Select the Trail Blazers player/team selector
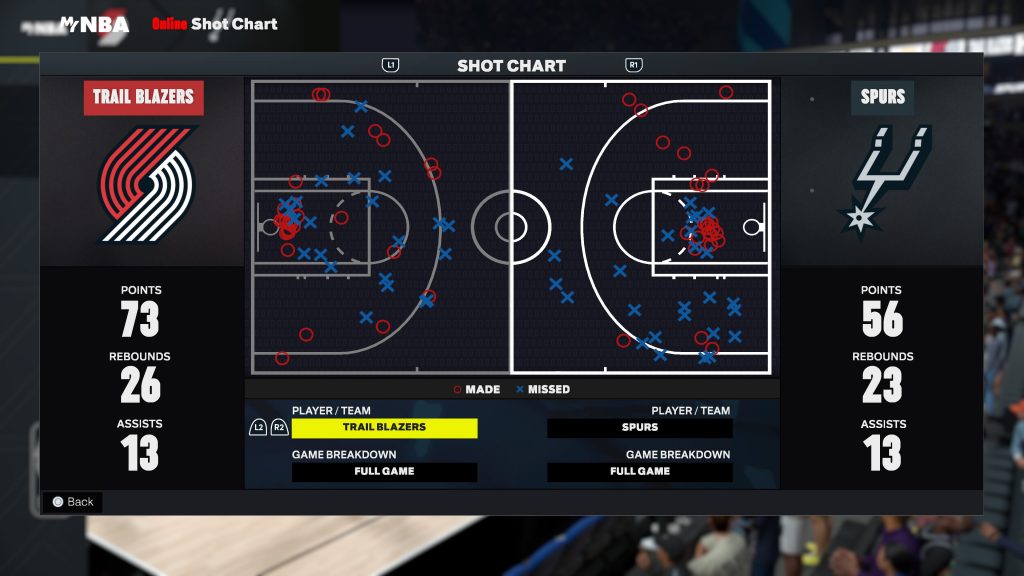Viewport: 1024px width, 576px height. point(384,427)
